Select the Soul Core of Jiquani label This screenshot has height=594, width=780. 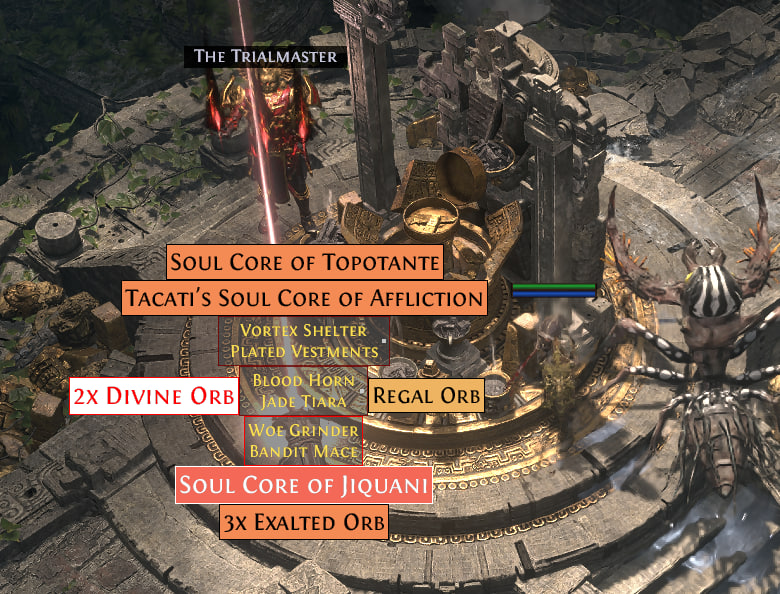pyautogui.click(x=305, y=488)
